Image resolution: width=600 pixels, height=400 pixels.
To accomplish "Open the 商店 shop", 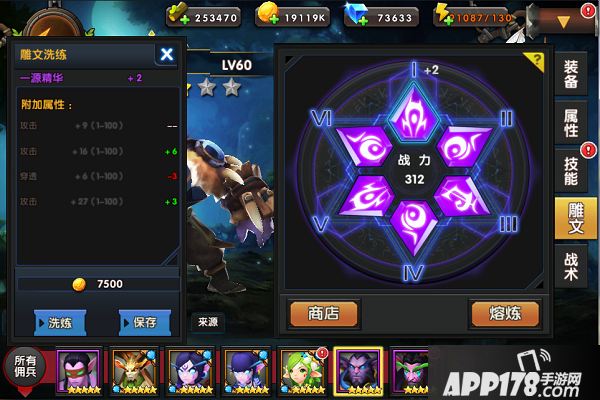I will [x=324, y=313].
